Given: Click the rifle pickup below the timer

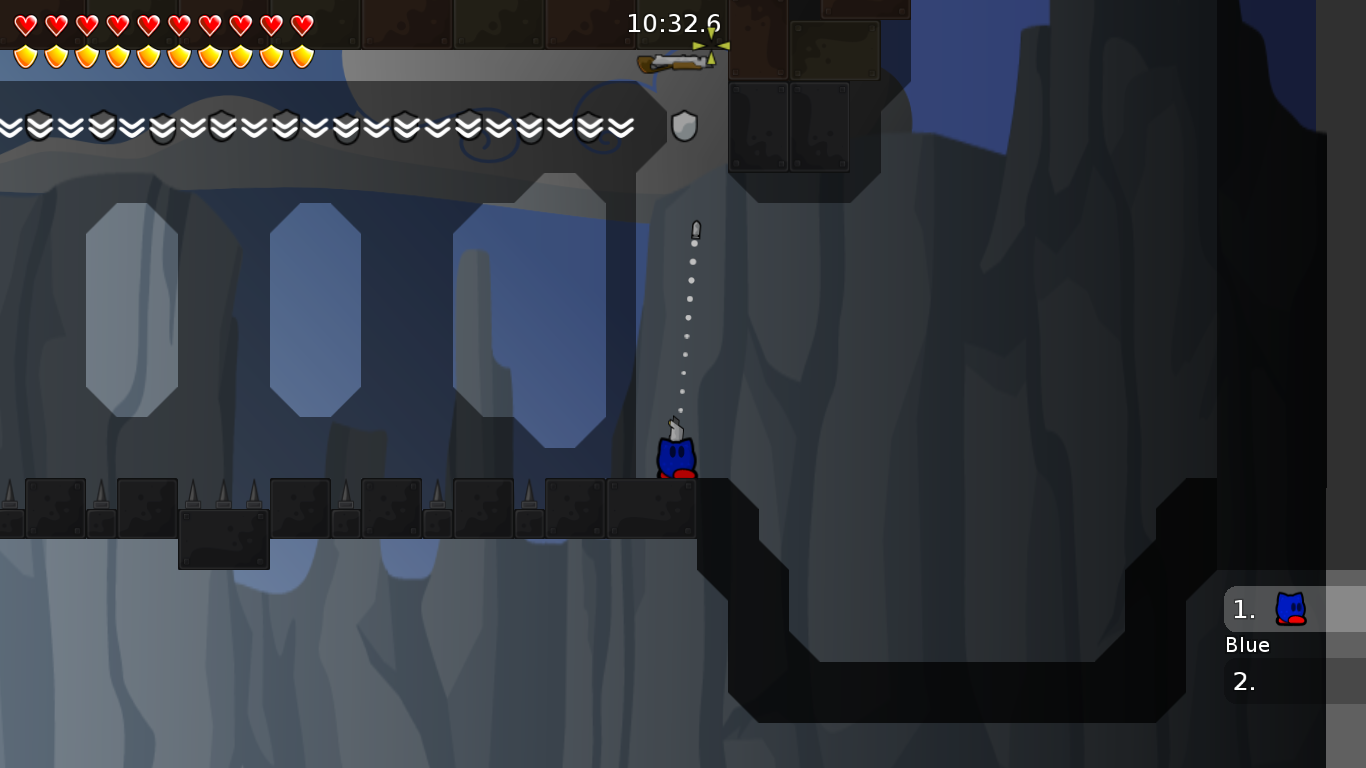Looking at the screenshot, I should pyautogui.click(x=672, y=62).
